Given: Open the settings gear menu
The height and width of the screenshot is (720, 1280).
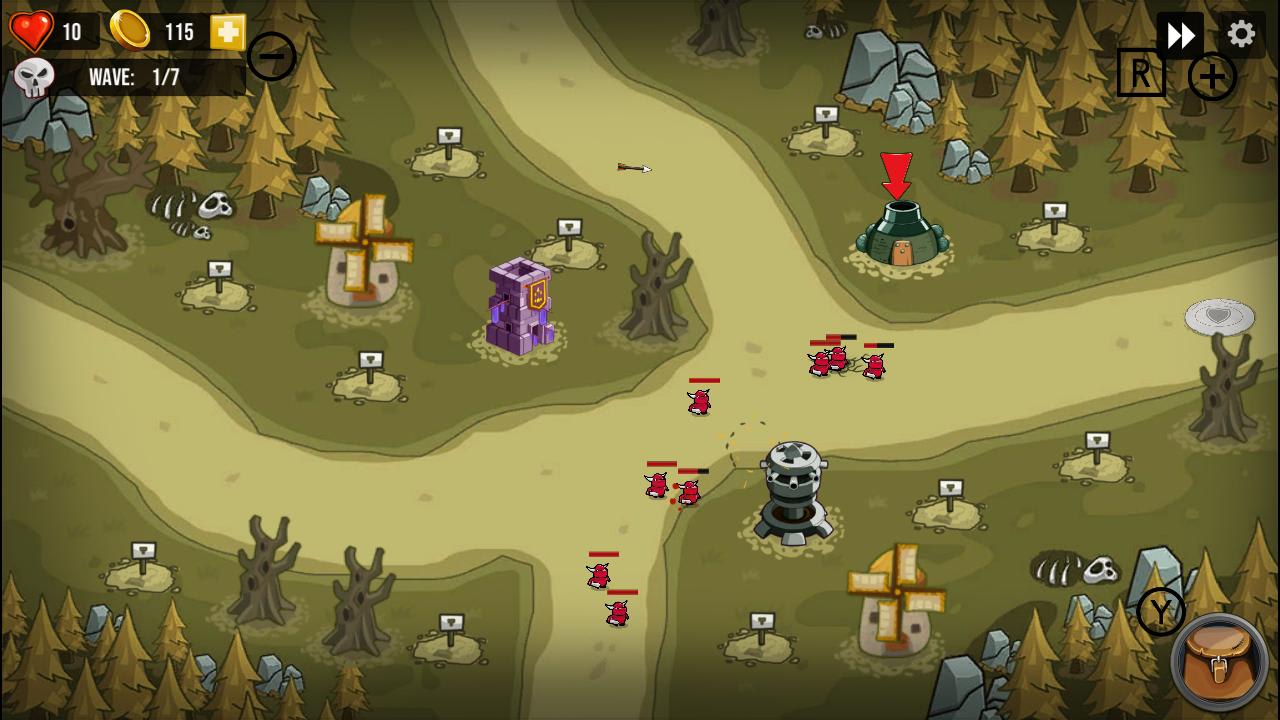Looking at the screenshot, I should pyautogui.click(x=1240, y=33).
